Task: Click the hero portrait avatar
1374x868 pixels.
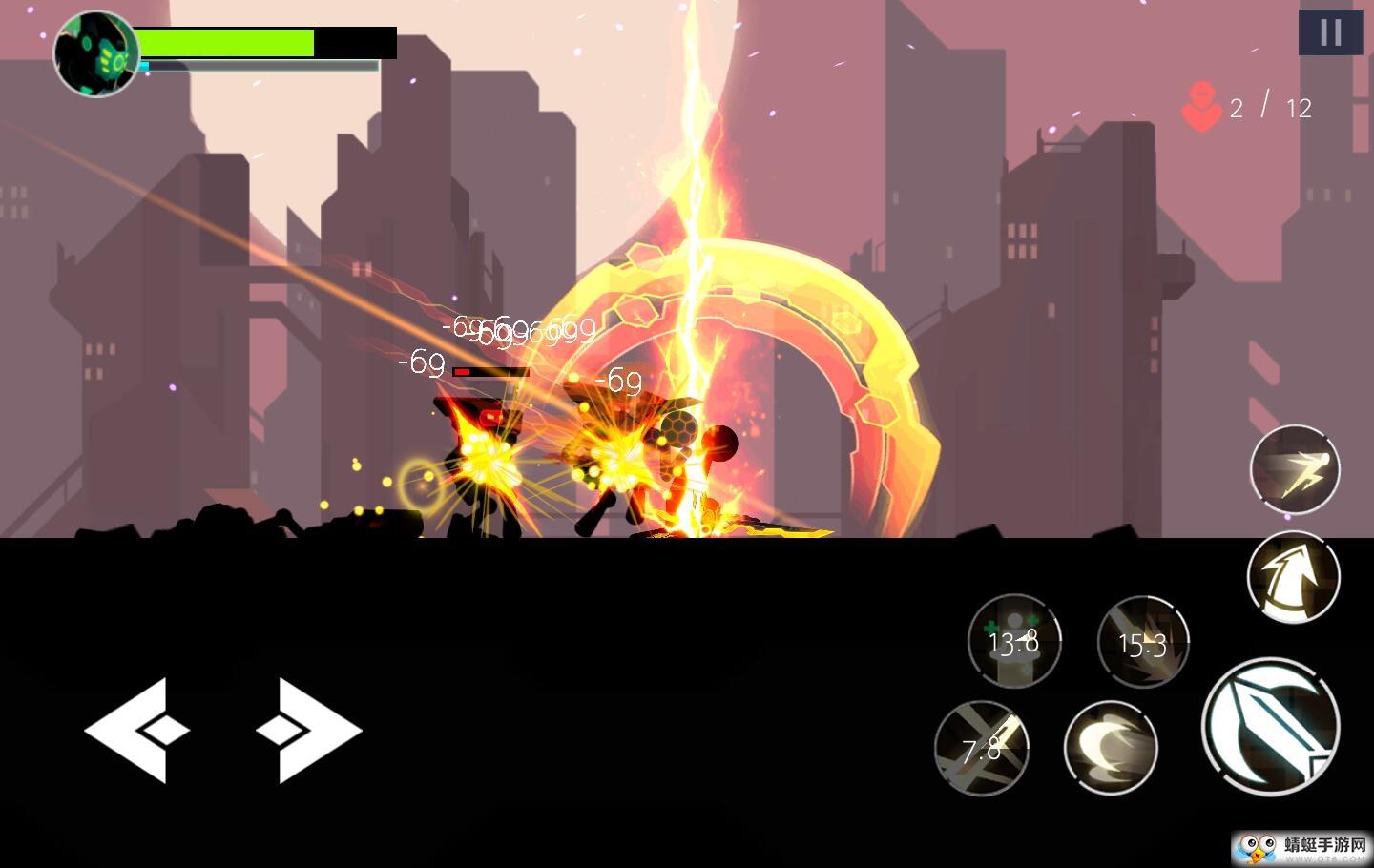Action: coord(95,54)
